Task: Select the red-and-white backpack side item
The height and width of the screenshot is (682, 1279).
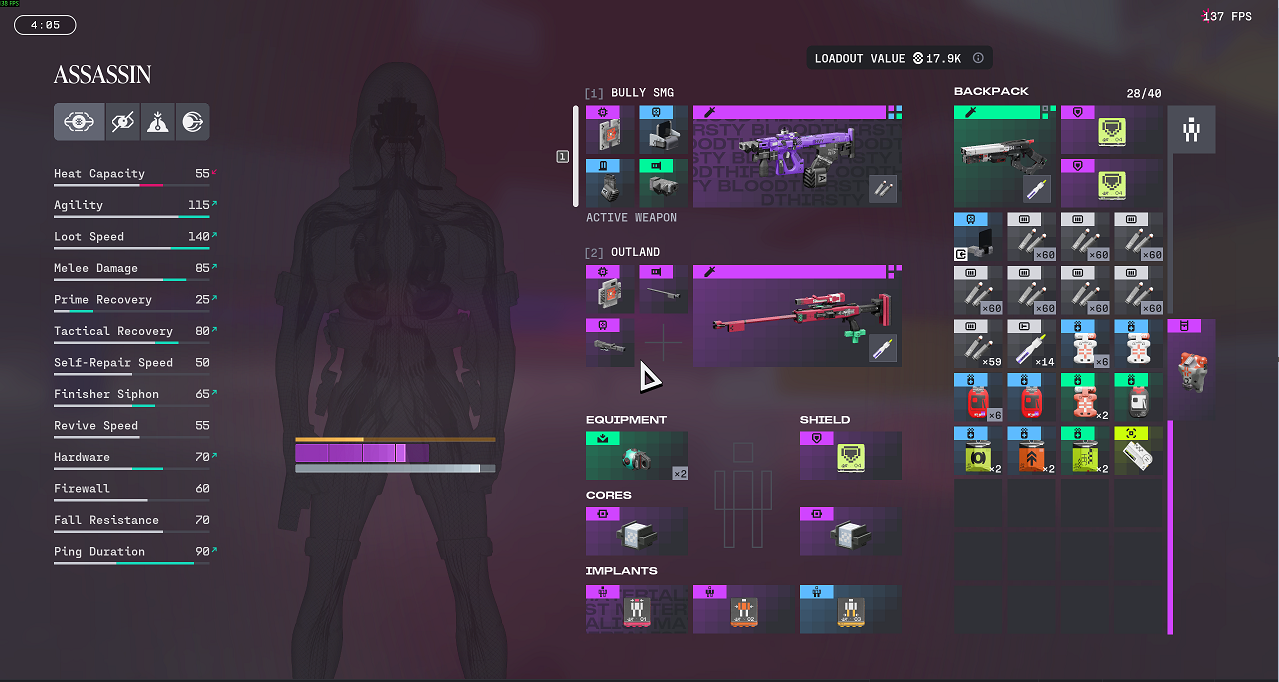Action: coord(1191,369)
